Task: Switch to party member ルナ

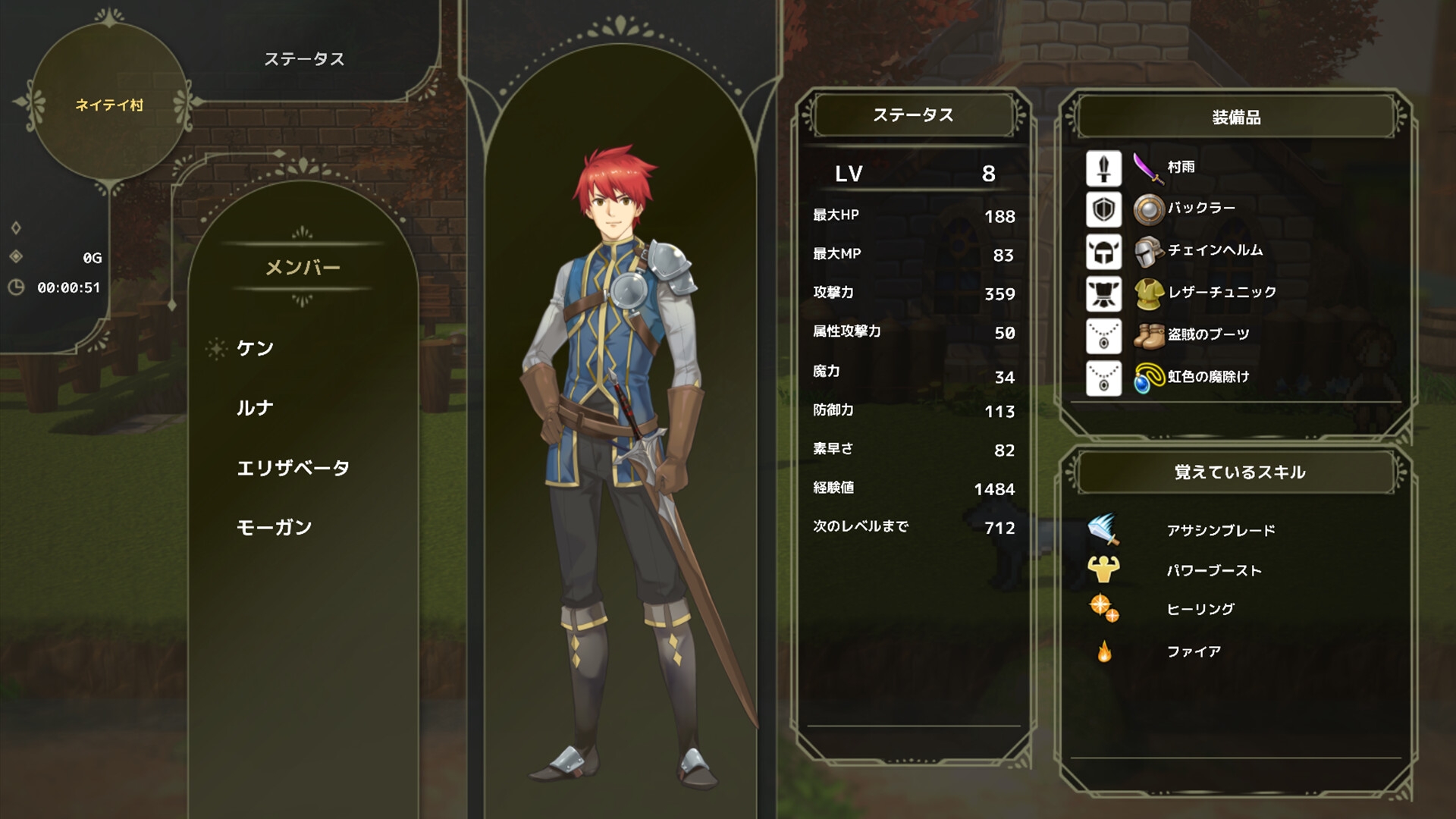Action: coord(254,407)
